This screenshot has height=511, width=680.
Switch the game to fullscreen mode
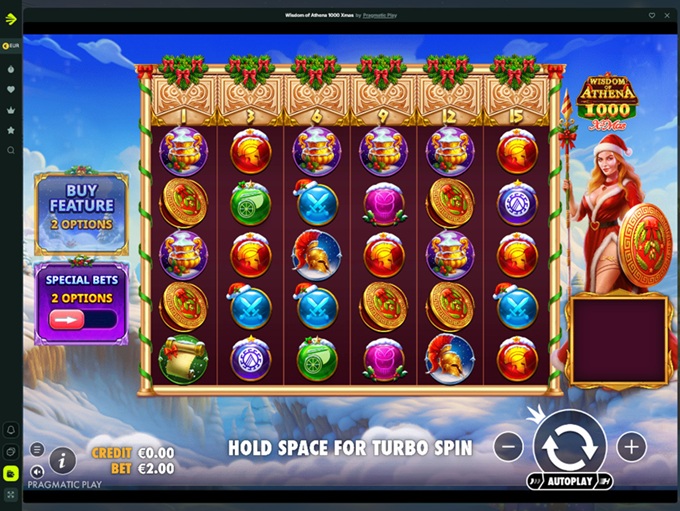click(x=11, y=494)
